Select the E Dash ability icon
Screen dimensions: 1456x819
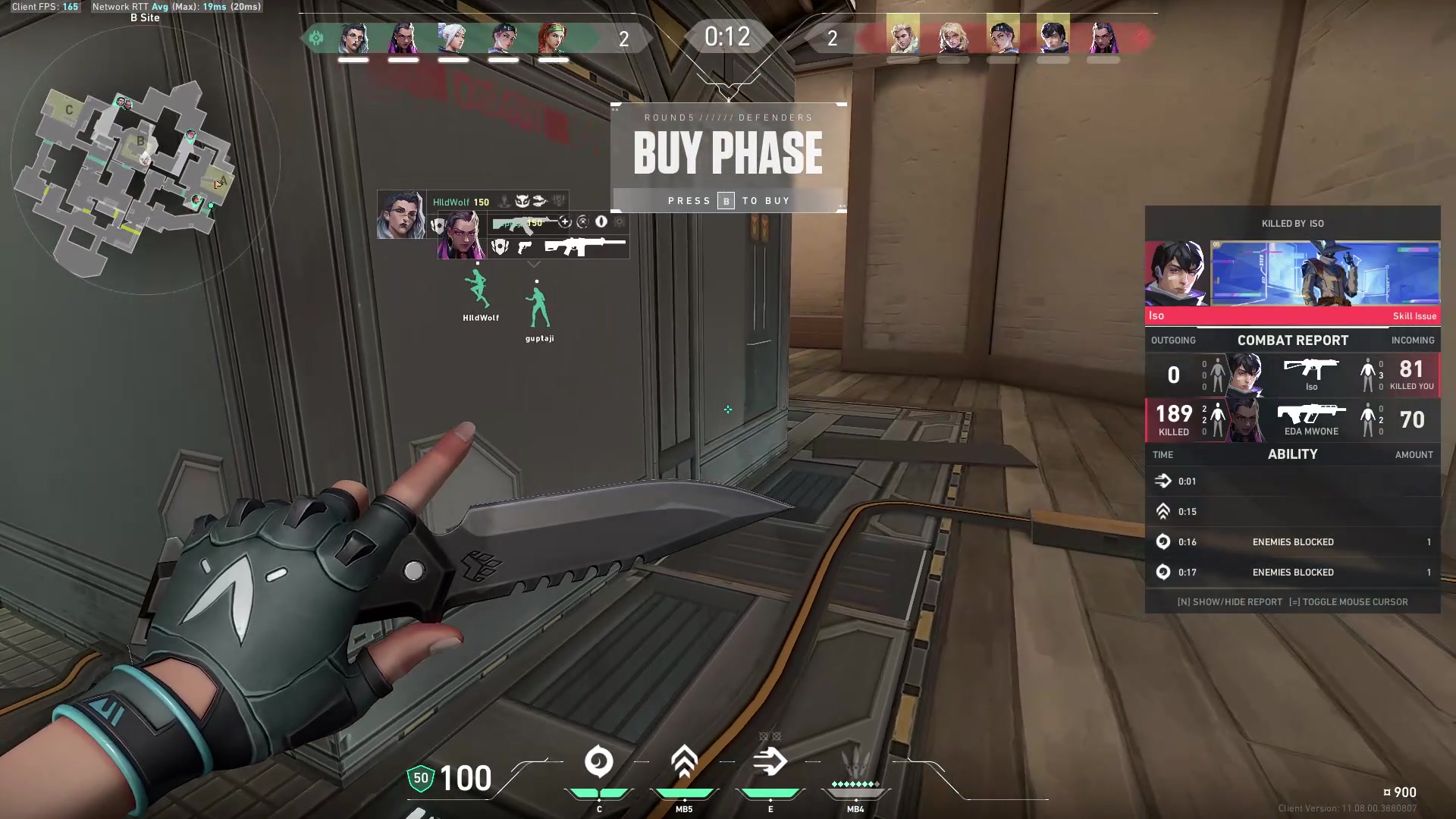click(770, 762)
